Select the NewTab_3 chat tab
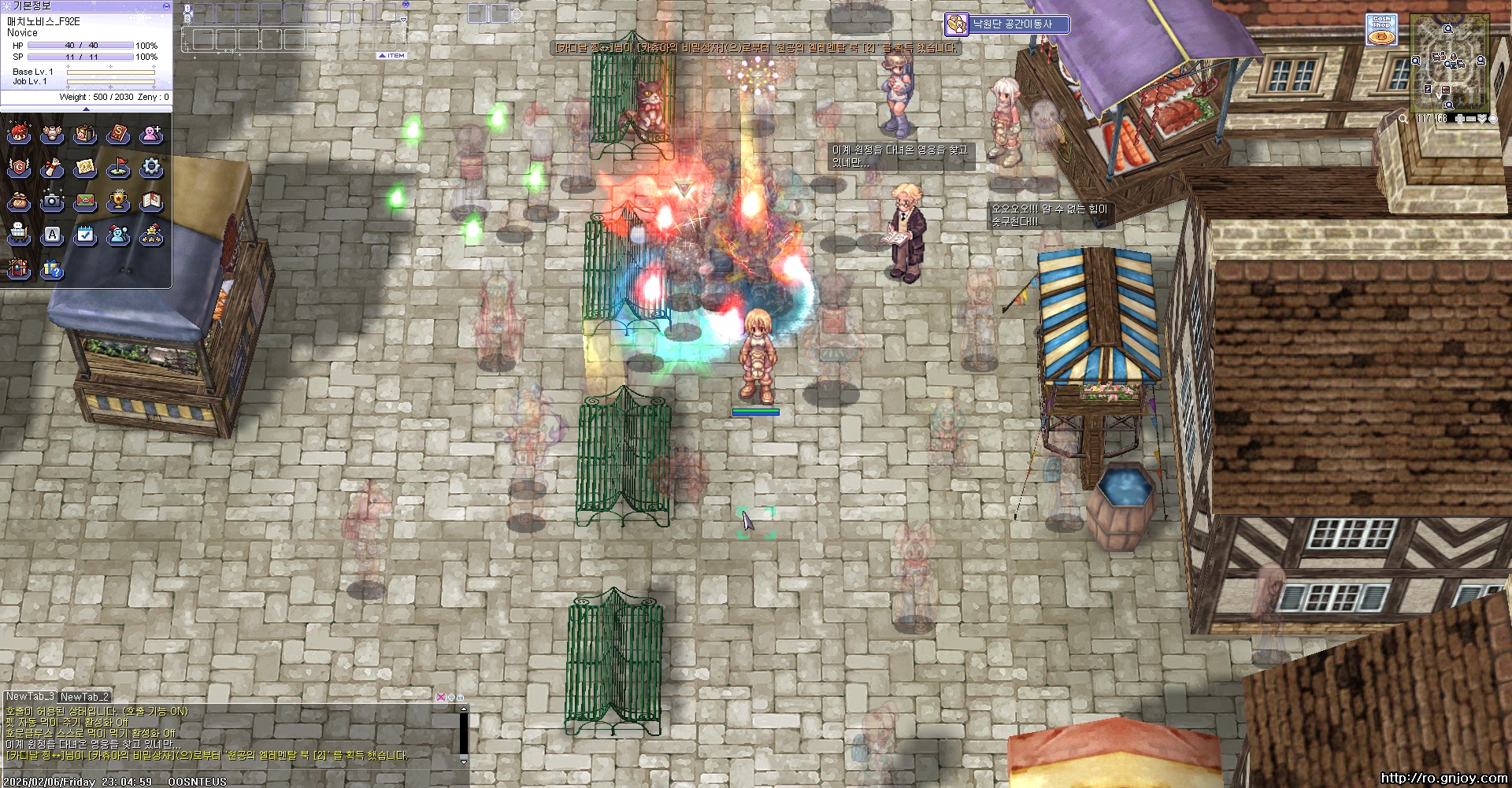The height and width of the screenshot is (788, 1512). [x=30, y=697]
